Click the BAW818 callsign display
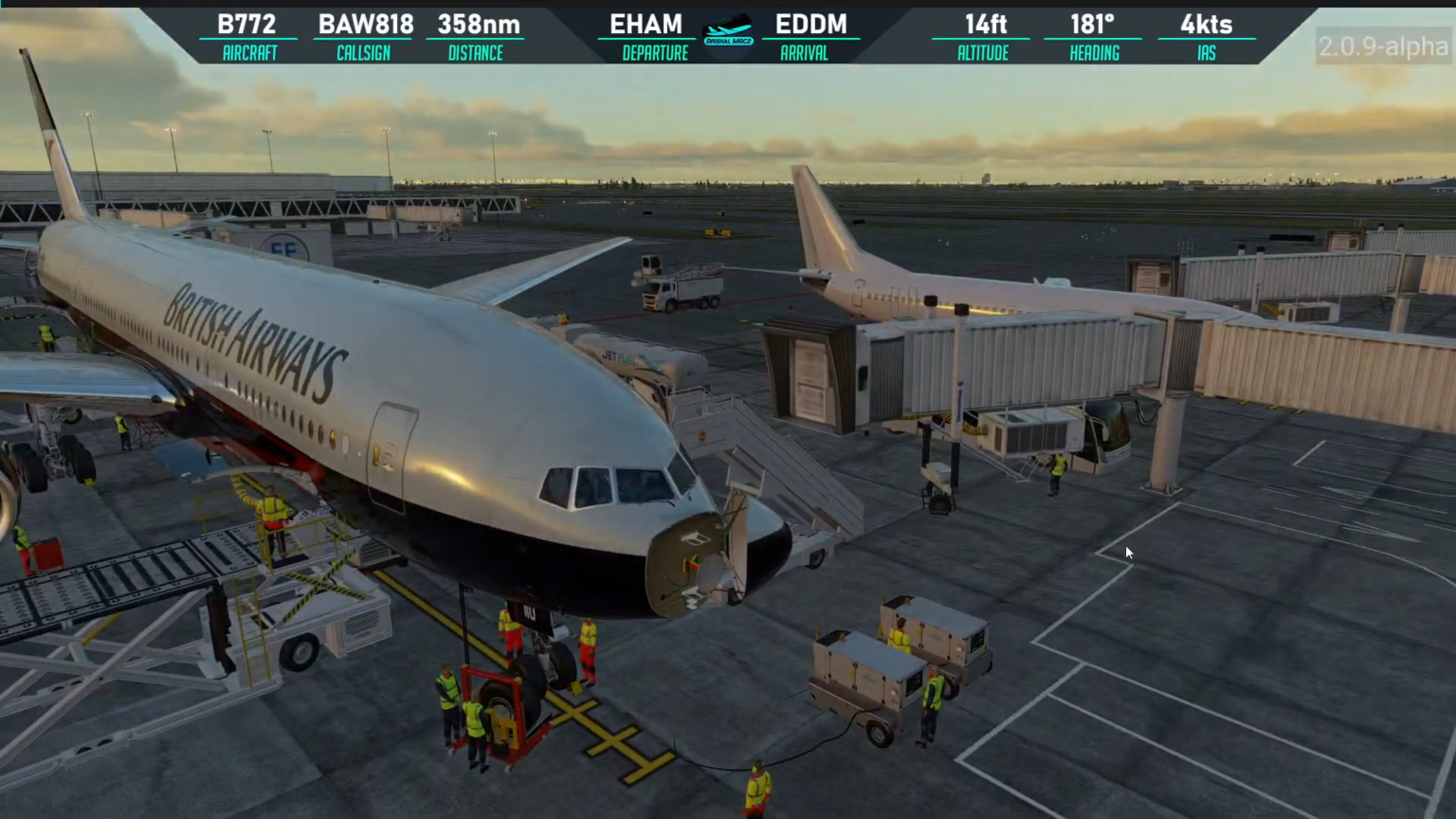Viewport: 1456px width, 819px height. 364,25
